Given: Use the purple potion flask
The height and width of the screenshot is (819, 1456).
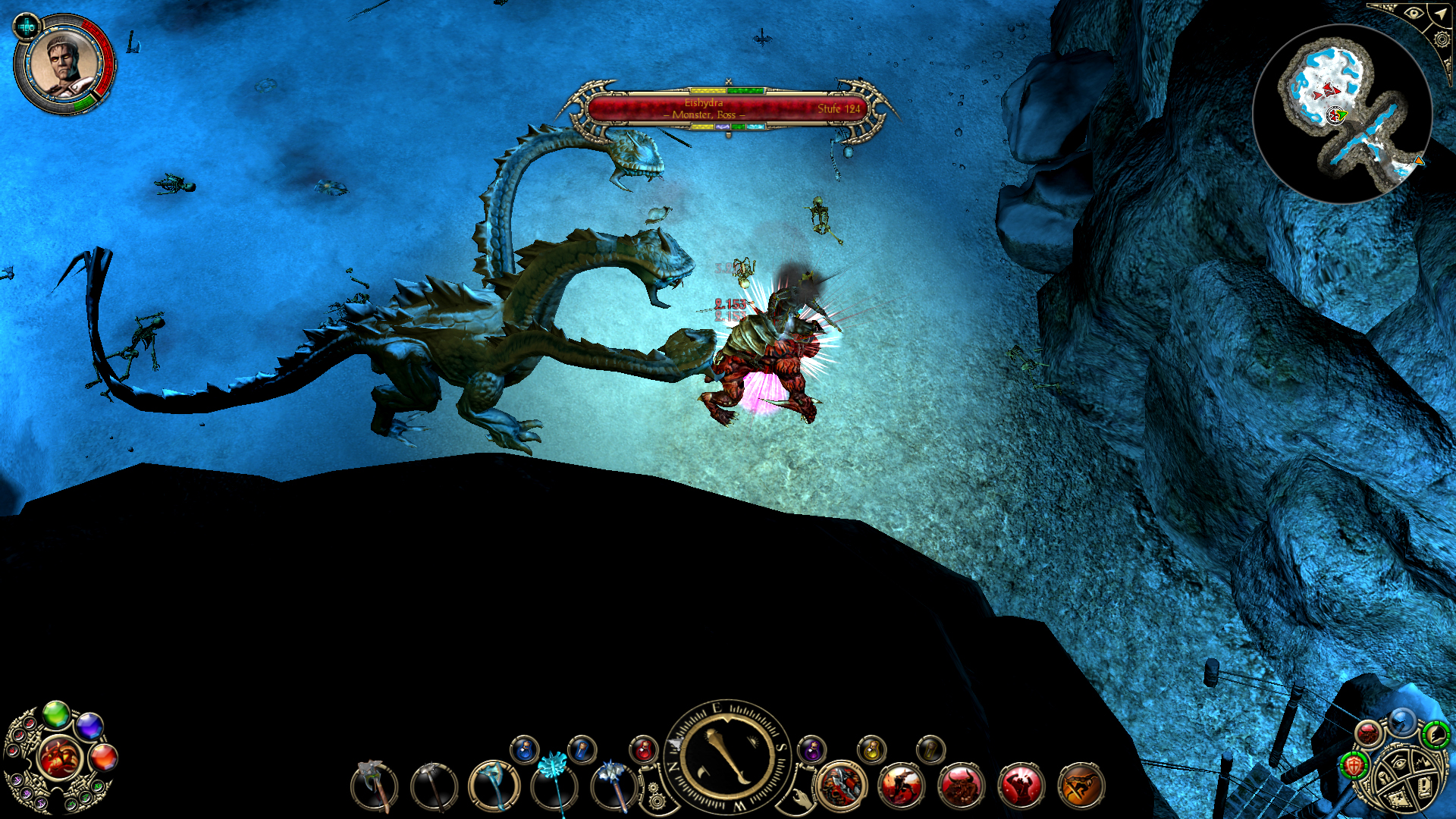Looking at the screenshot, I should 811,750.
